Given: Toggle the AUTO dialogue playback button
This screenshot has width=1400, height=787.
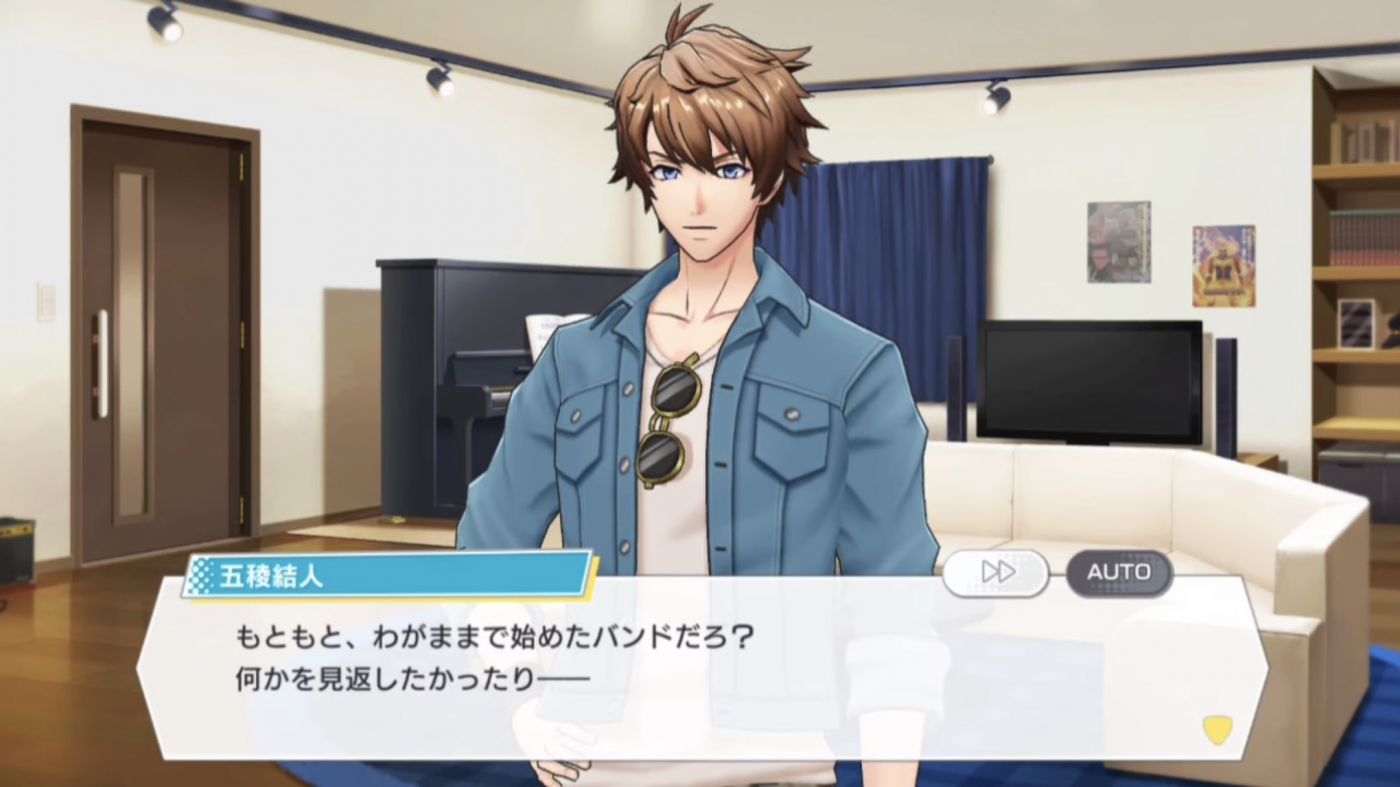Looking at the screenshot, I should tap(1118, 572).
